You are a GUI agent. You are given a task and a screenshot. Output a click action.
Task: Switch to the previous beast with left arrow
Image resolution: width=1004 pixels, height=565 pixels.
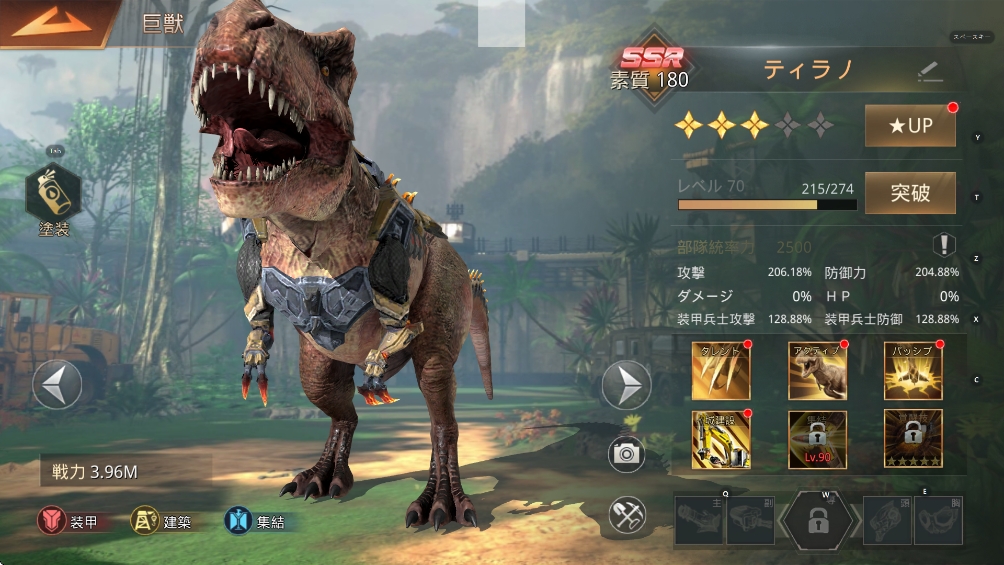point(57,385)
